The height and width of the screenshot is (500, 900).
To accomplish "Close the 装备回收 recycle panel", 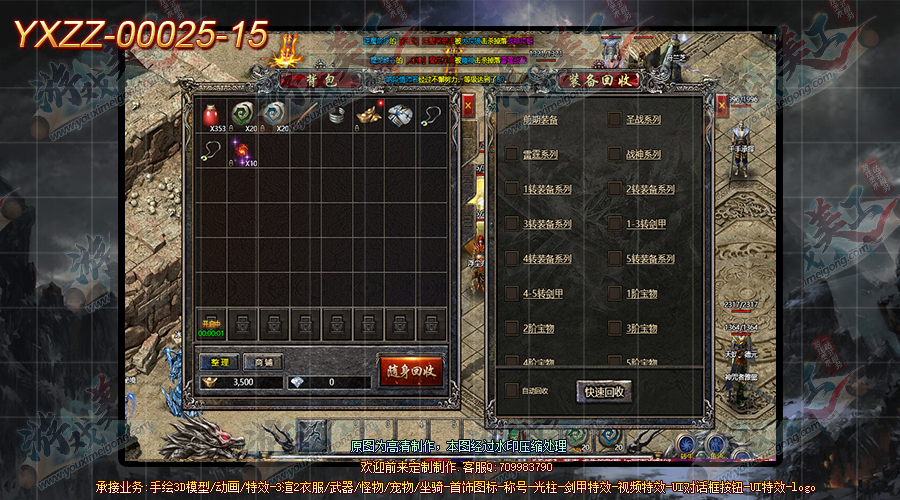I will (x=723, y=103).
